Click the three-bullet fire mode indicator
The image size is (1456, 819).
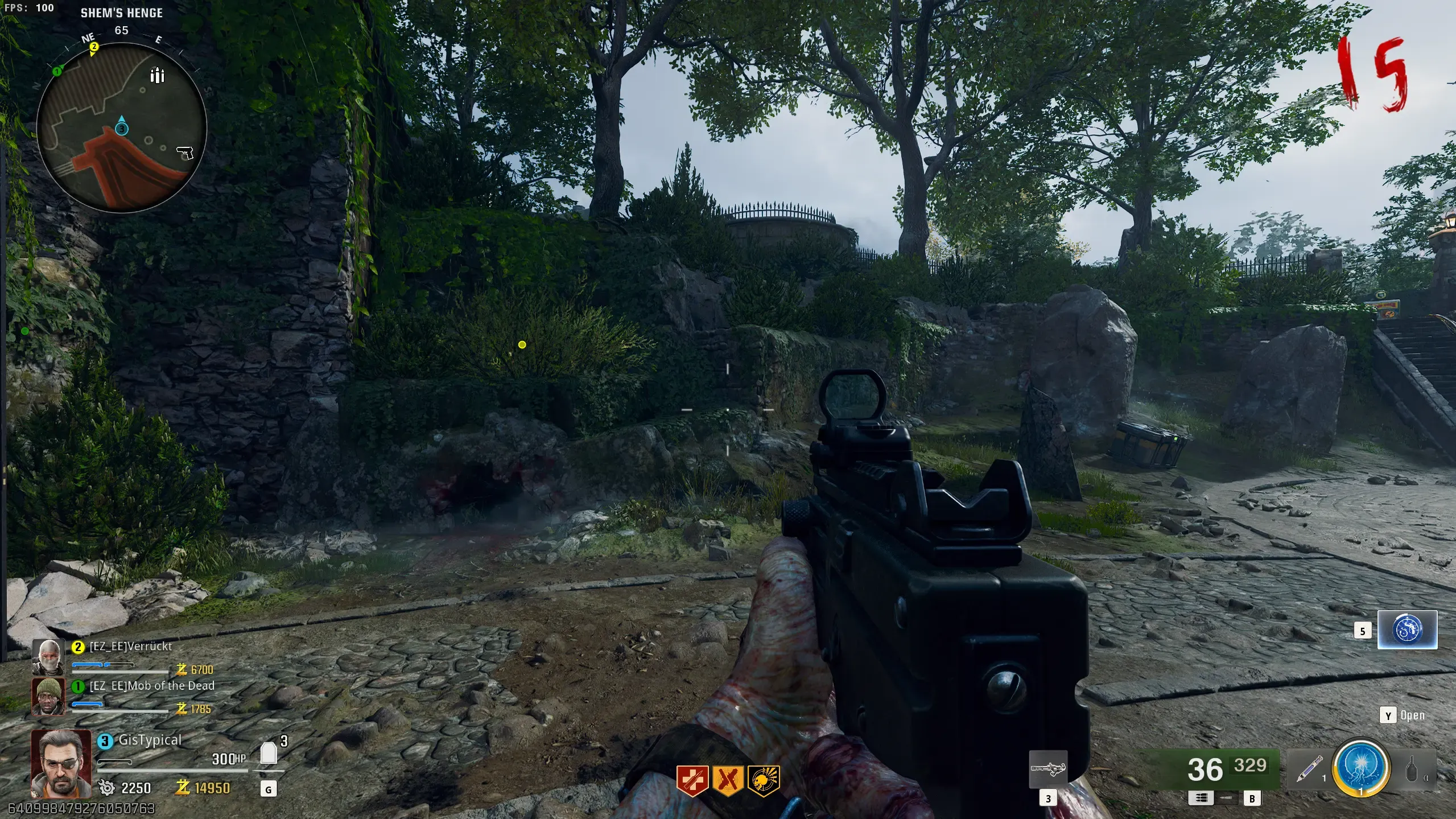[1201, 798]
